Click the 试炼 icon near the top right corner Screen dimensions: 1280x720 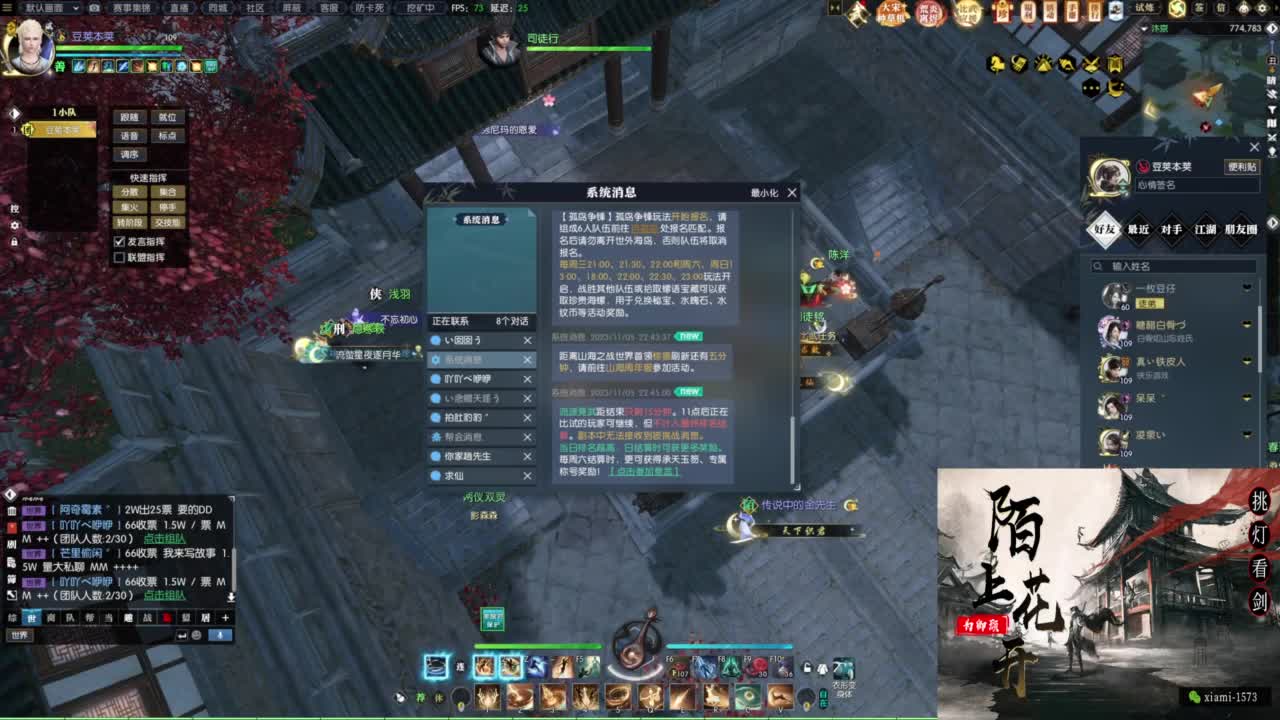point(1144,8)
